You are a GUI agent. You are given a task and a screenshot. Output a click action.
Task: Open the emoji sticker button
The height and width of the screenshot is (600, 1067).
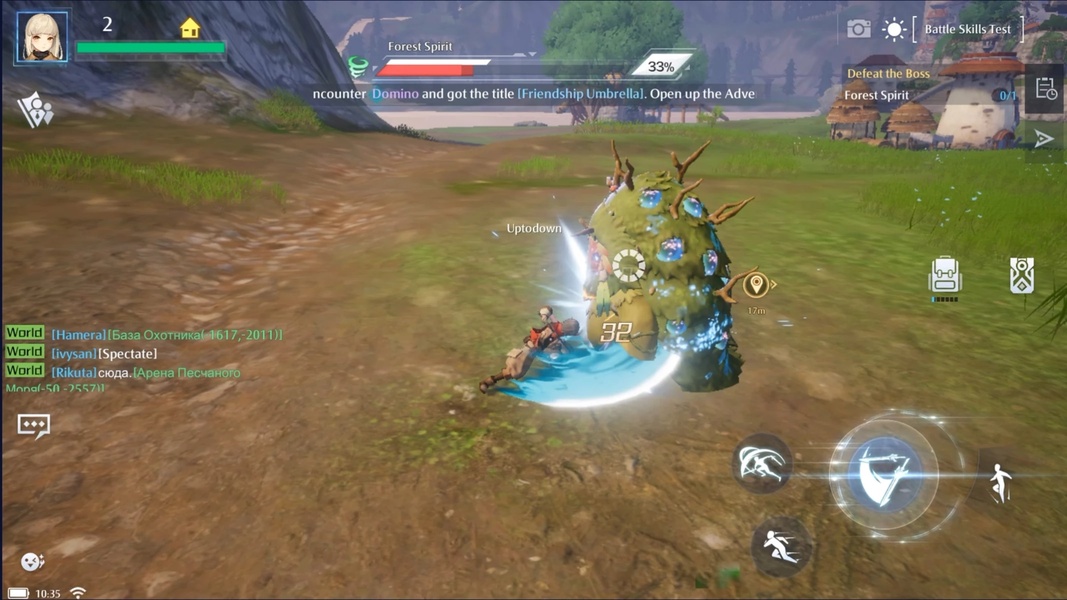[x=32, y=562]
